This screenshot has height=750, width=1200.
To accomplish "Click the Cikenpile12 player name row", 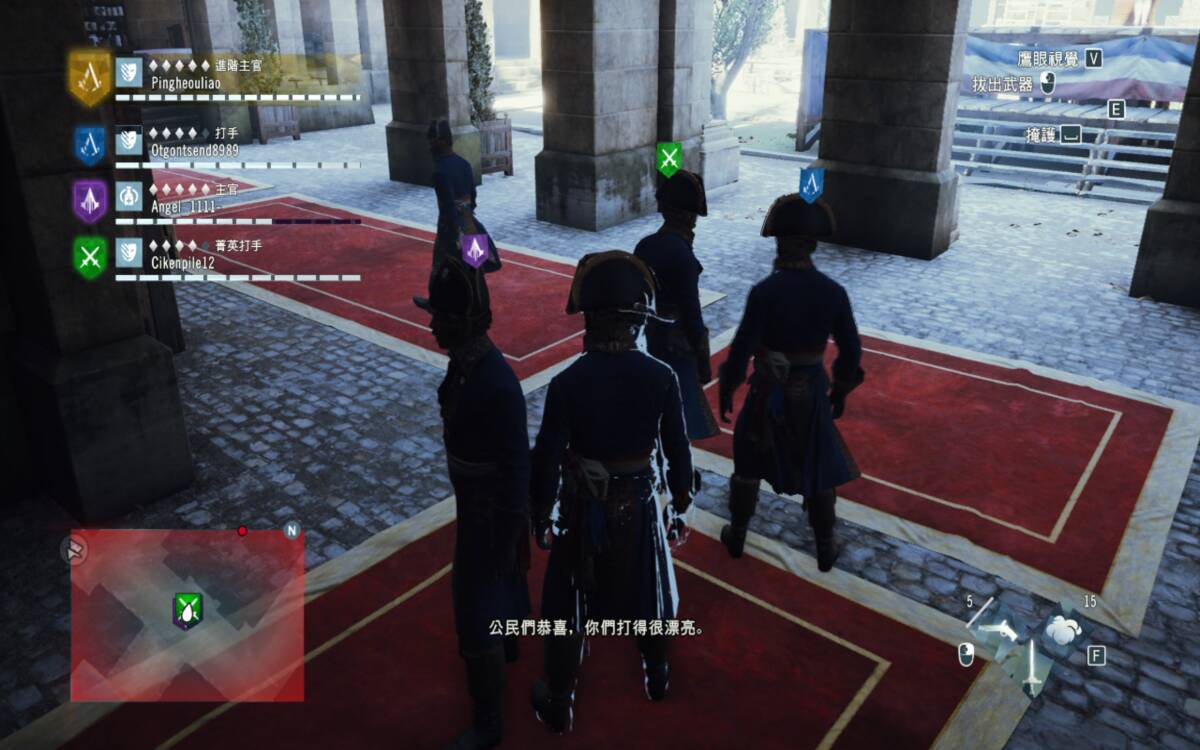I will pos(182,262).
